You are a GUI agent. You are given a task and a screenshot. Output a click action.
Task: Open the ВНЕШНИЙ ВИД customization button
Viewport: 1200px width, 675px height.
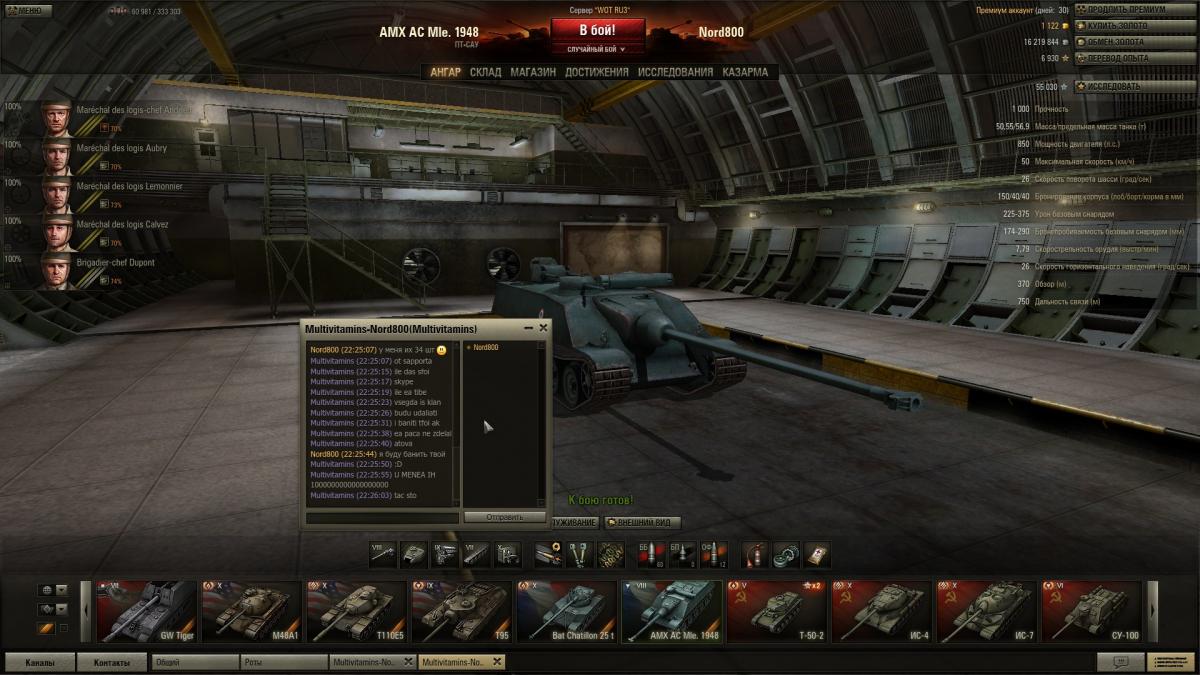click(643, 522)
